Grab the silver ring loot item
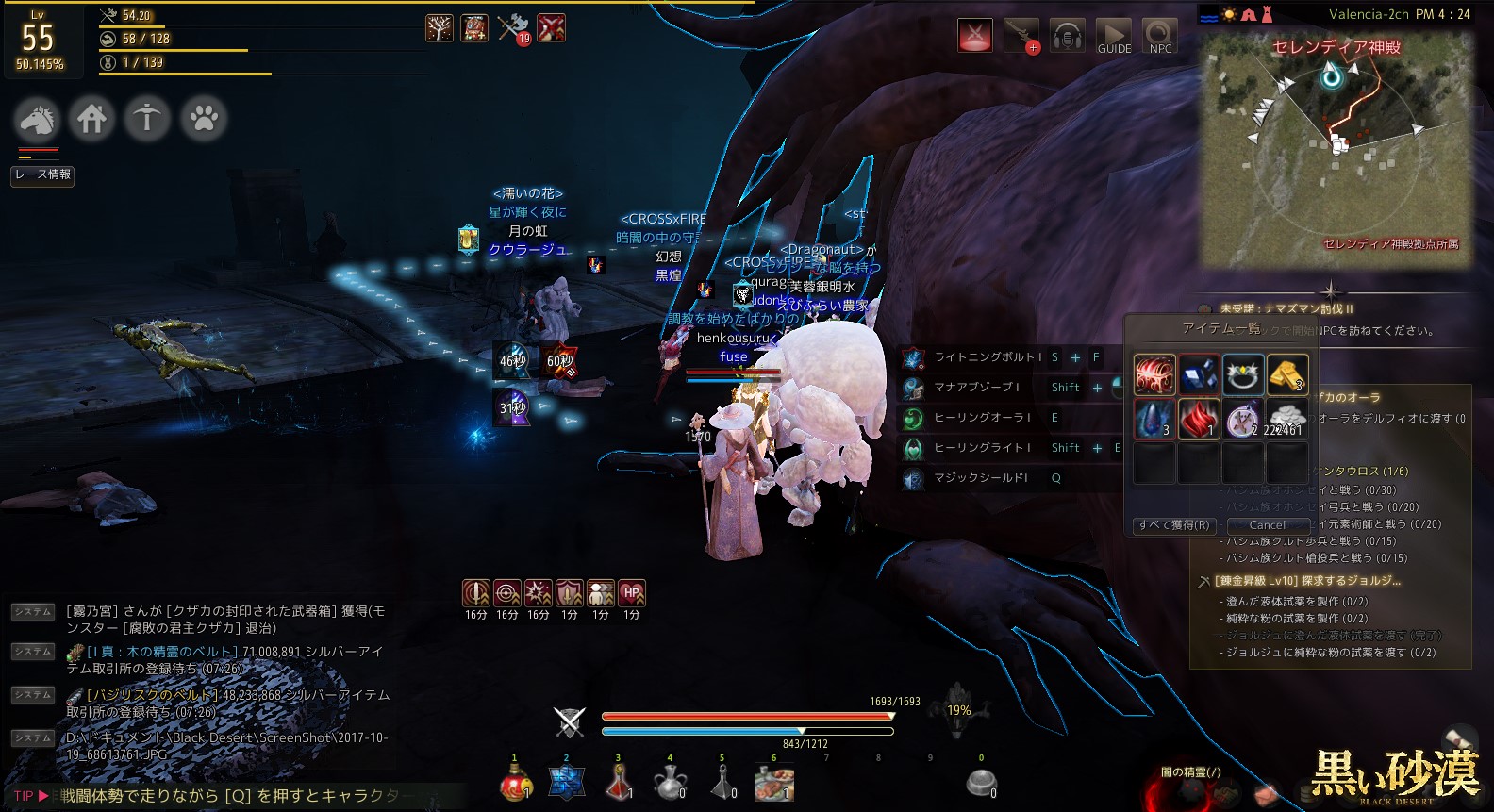Image resolution: width=1494 pixels, height=812 pixels. [1243, 374]
